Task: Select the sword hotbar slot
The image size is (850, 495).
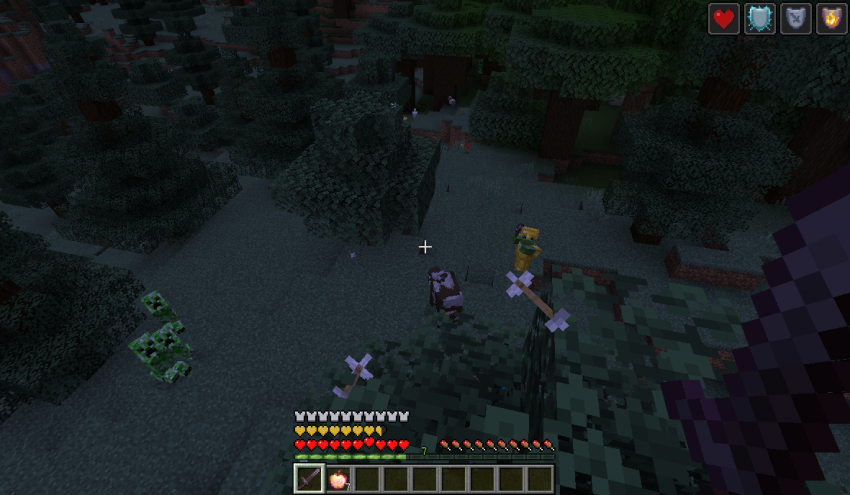Action: coord(309,479)
